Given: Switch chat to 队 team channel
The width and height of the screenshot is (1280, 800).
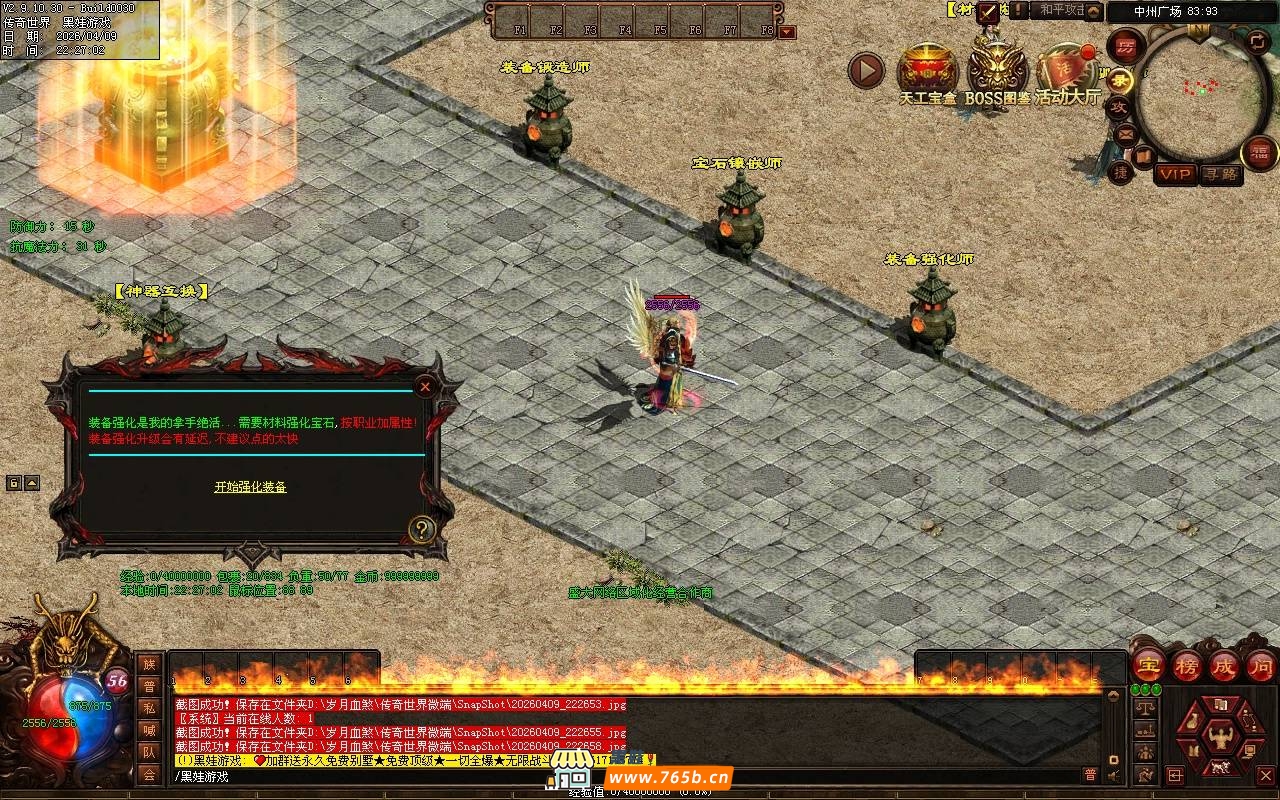Looking at the screenshot, I should [149, 752].
